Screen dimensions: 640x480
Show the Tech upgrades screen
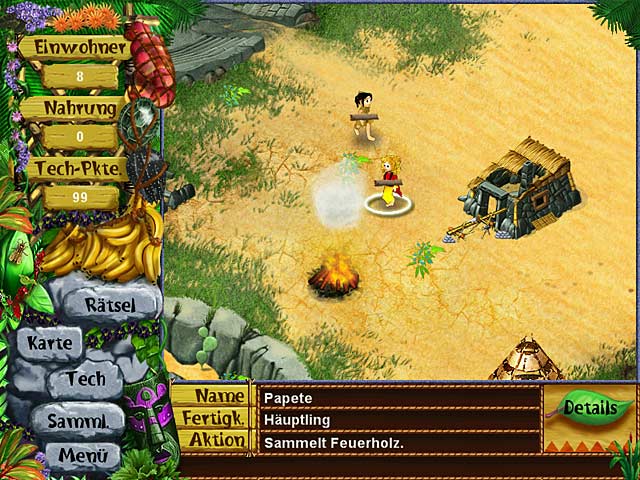point(84,380)
